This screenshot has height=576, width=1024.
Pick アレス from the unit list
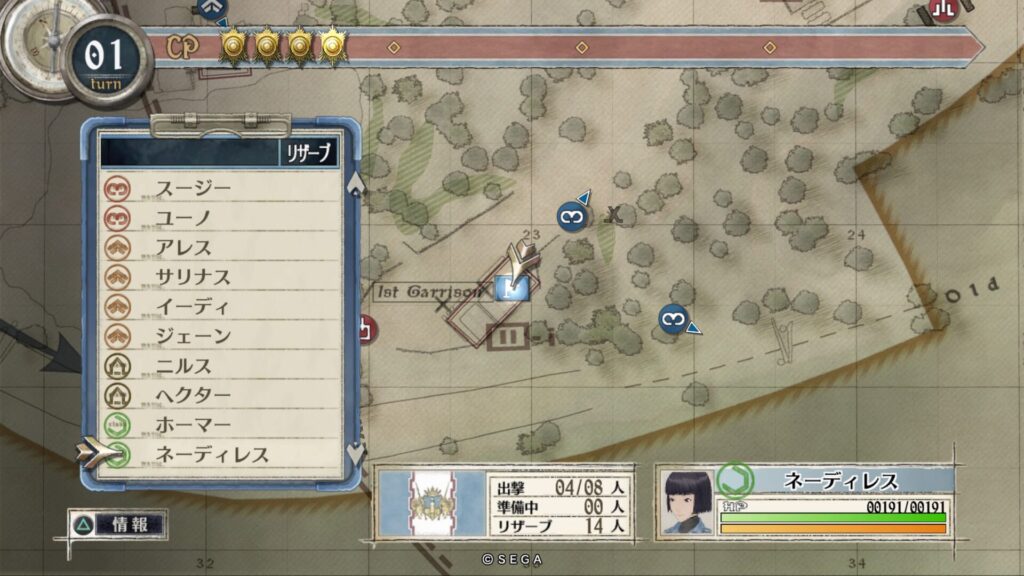(184, 247)
